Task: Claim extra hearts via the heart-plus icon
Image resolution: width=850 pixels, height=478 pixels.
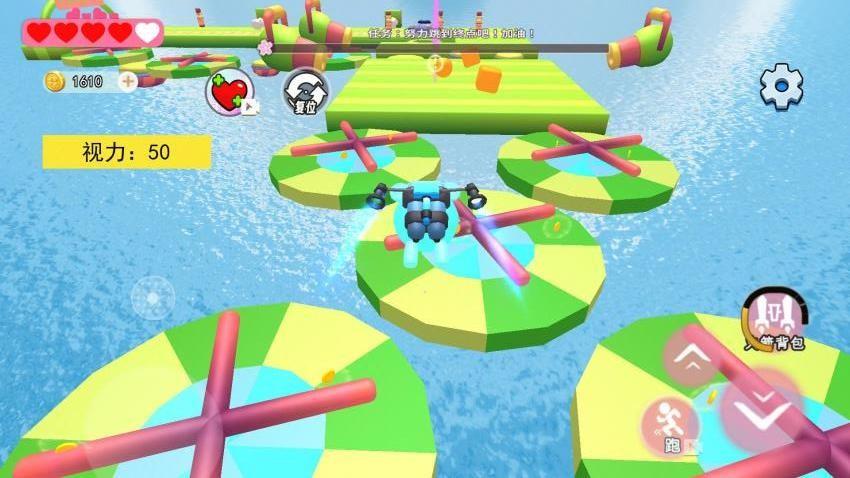Action: pos(229,92)
